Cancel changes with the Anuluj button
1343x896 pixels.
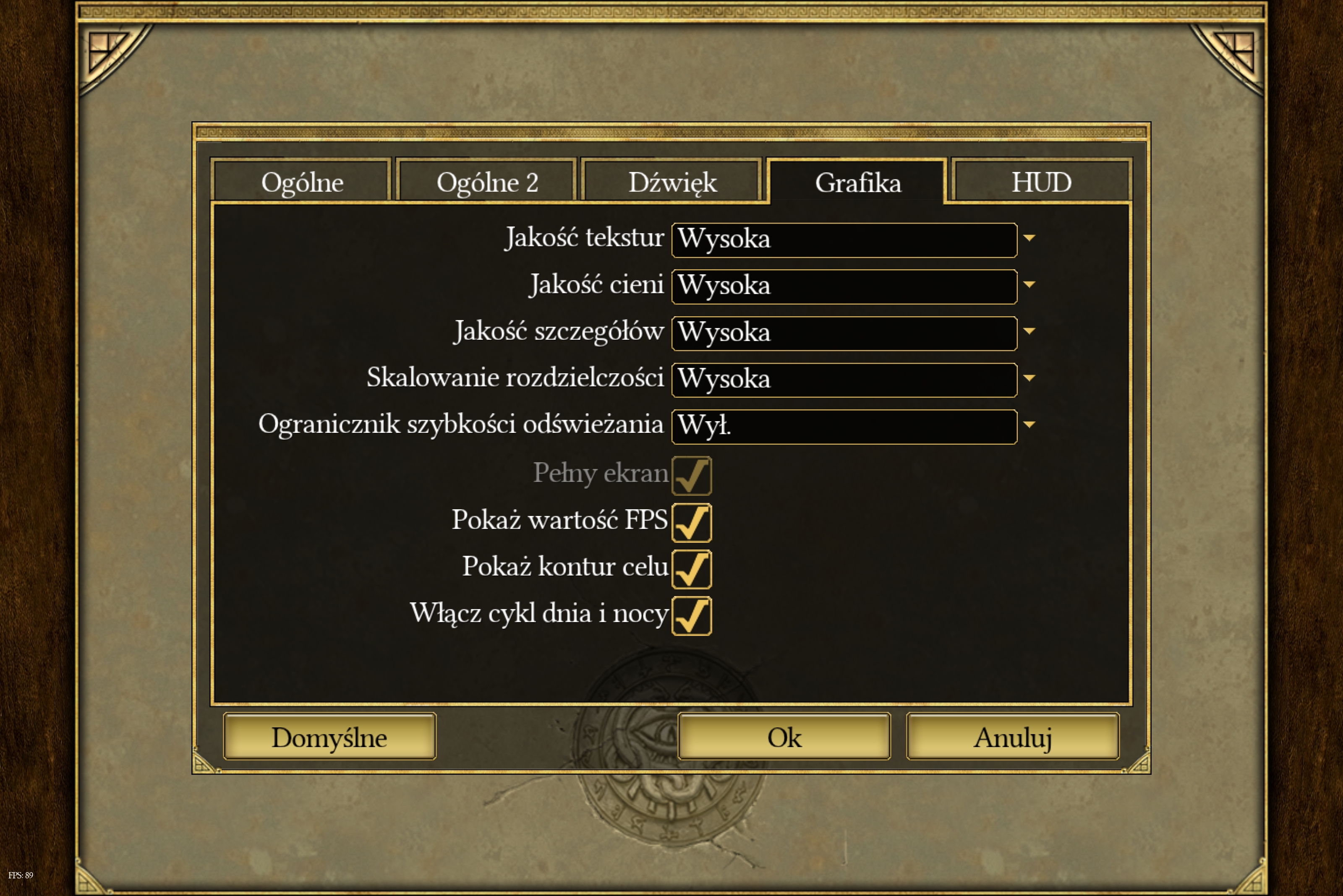click(1013, 737)
